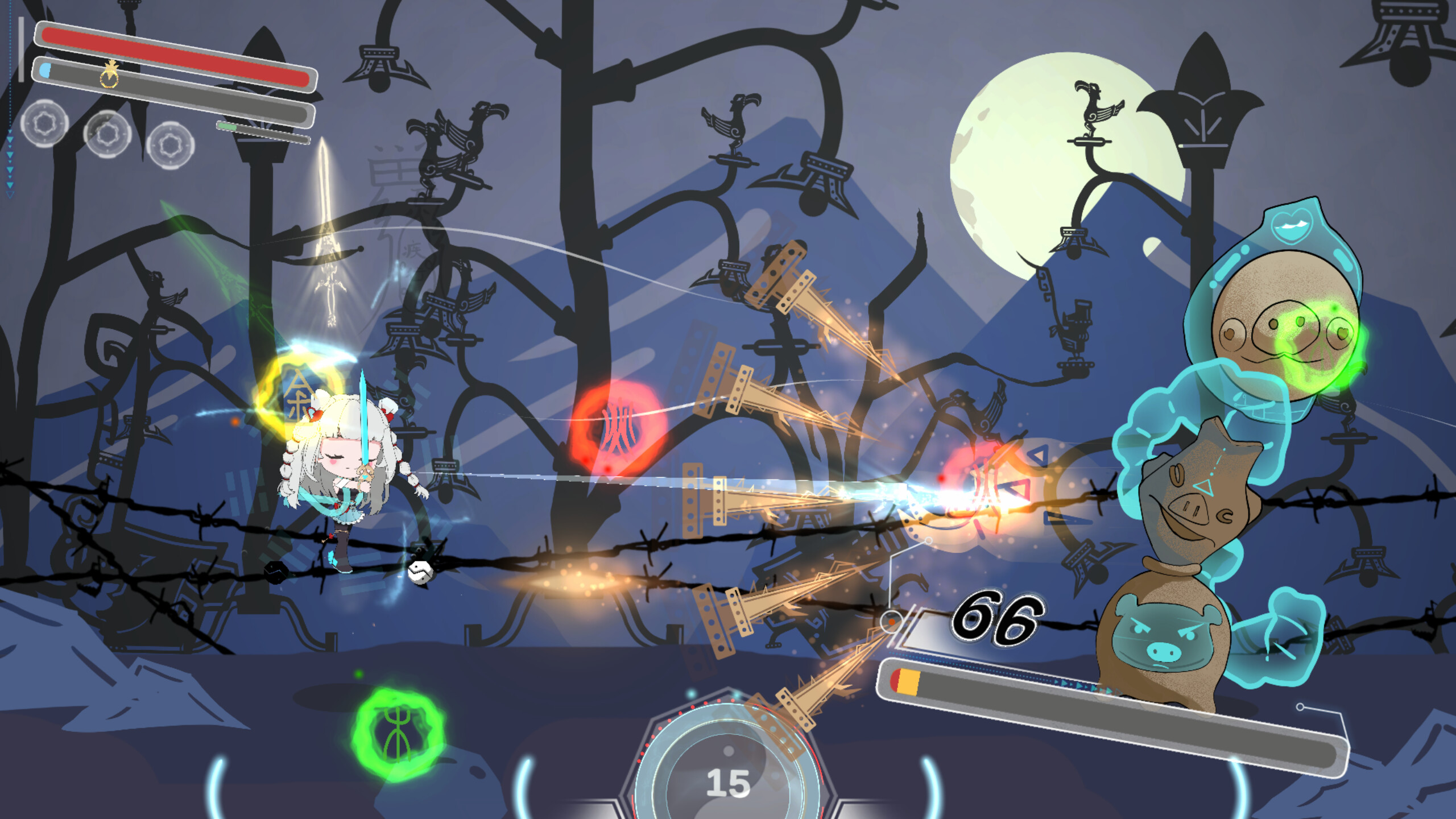Activate the middle skill on cooldown
The width and height of the screenshot is (1456, 819).
point(106,135)
